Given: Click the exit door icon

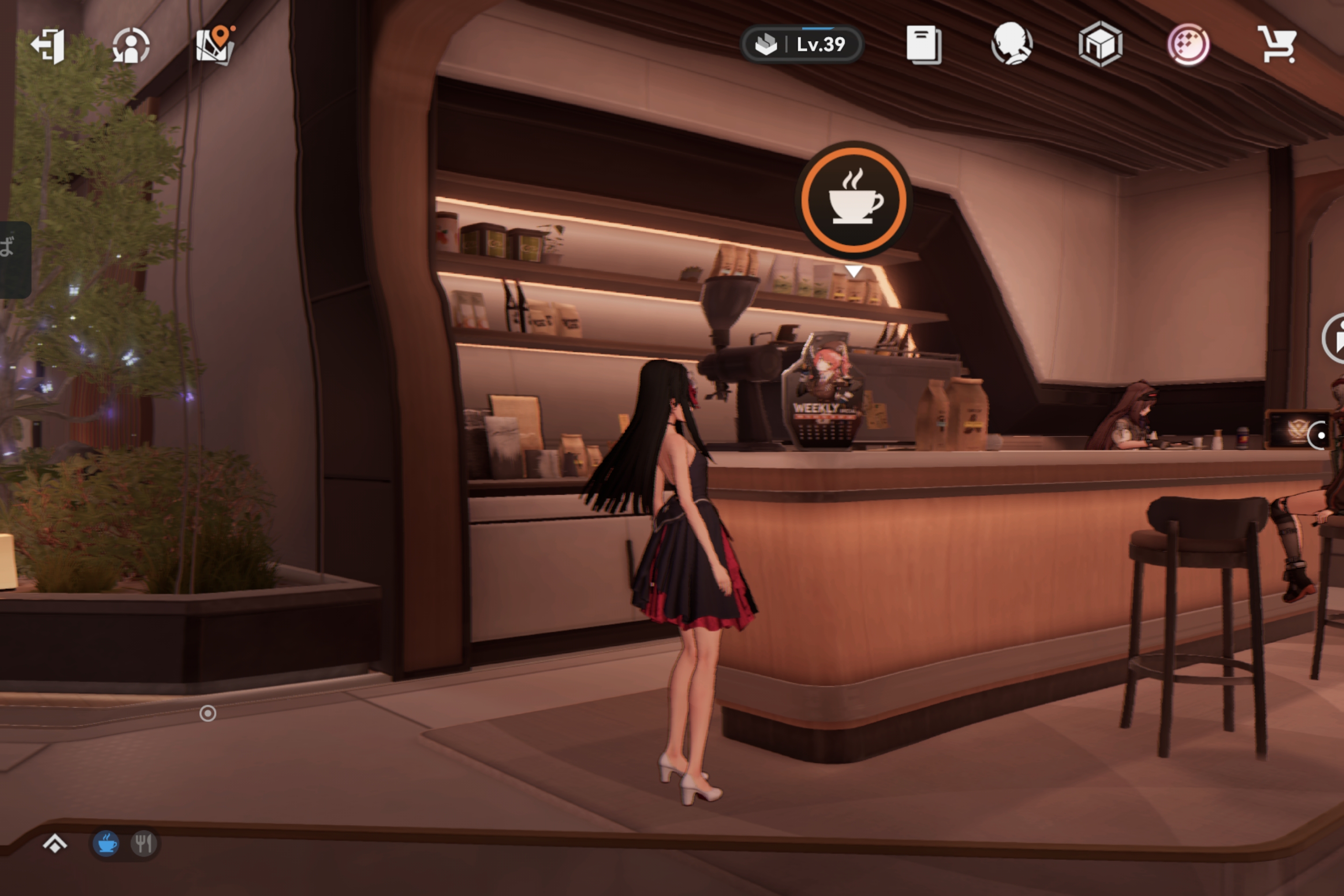Looking at the screenshot, I should (48, 46).
